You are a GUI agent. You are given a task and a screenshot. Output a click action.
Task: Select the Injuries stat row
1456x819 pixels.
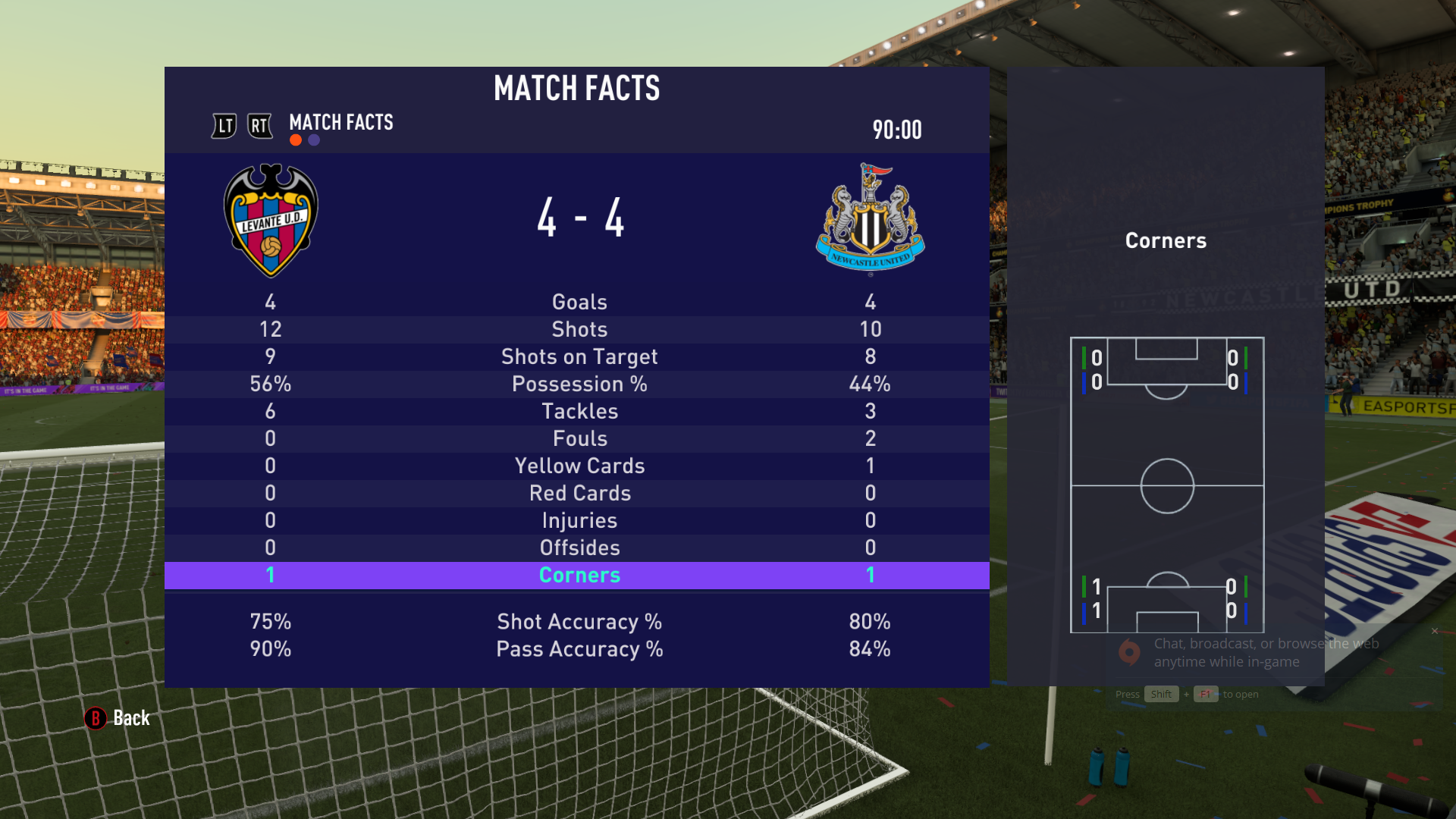point(579,520)
